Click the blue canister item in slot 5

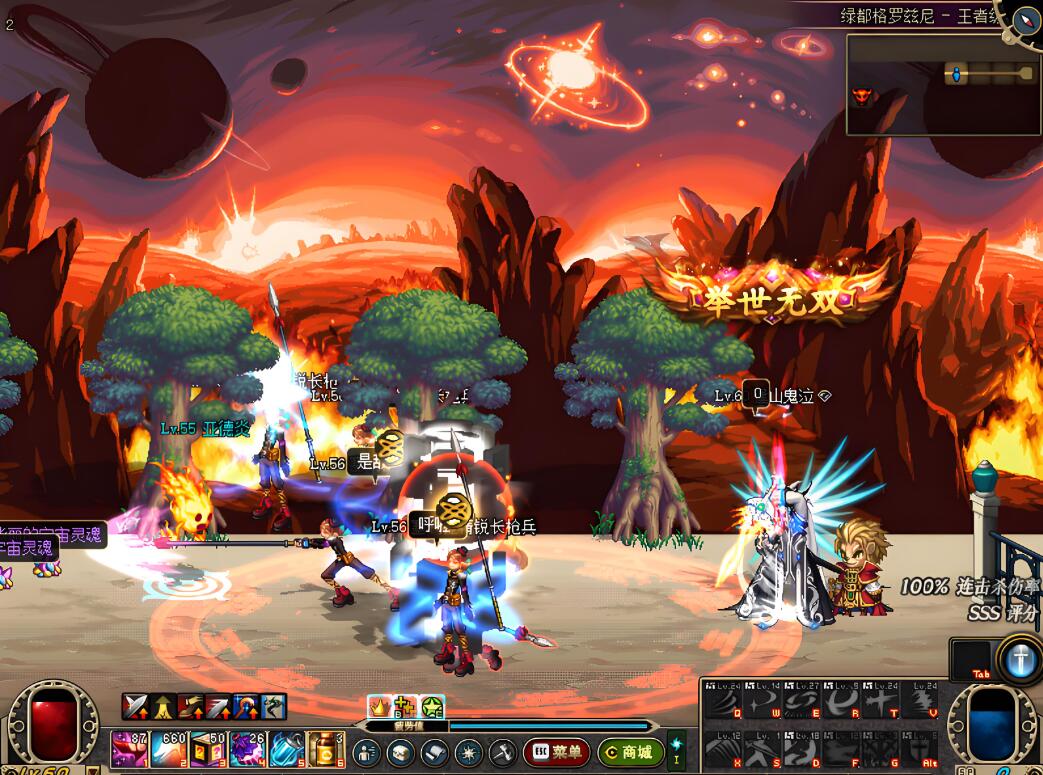pos(287,750)
